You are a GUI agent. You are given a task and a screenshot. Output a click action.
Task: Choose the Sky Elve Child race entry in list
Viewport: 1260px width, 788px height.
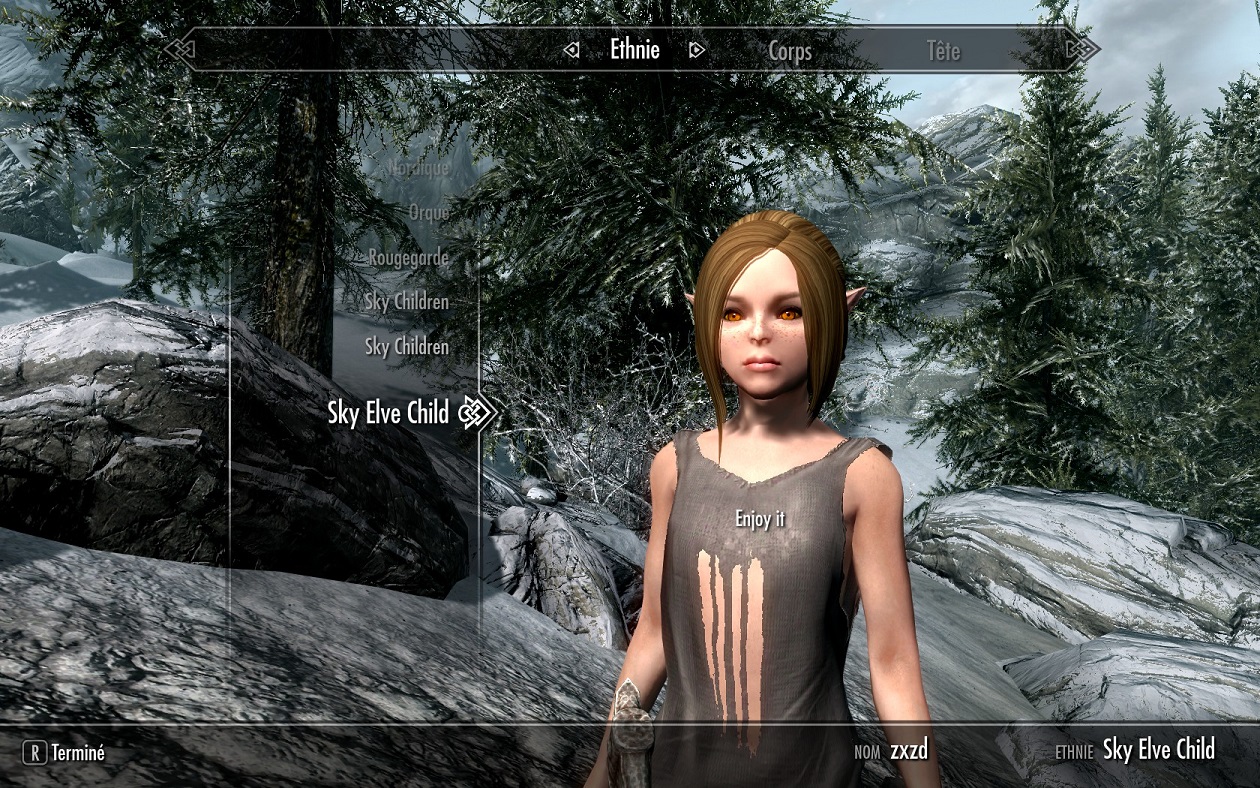pyautogui.click(x=388, y=412)
